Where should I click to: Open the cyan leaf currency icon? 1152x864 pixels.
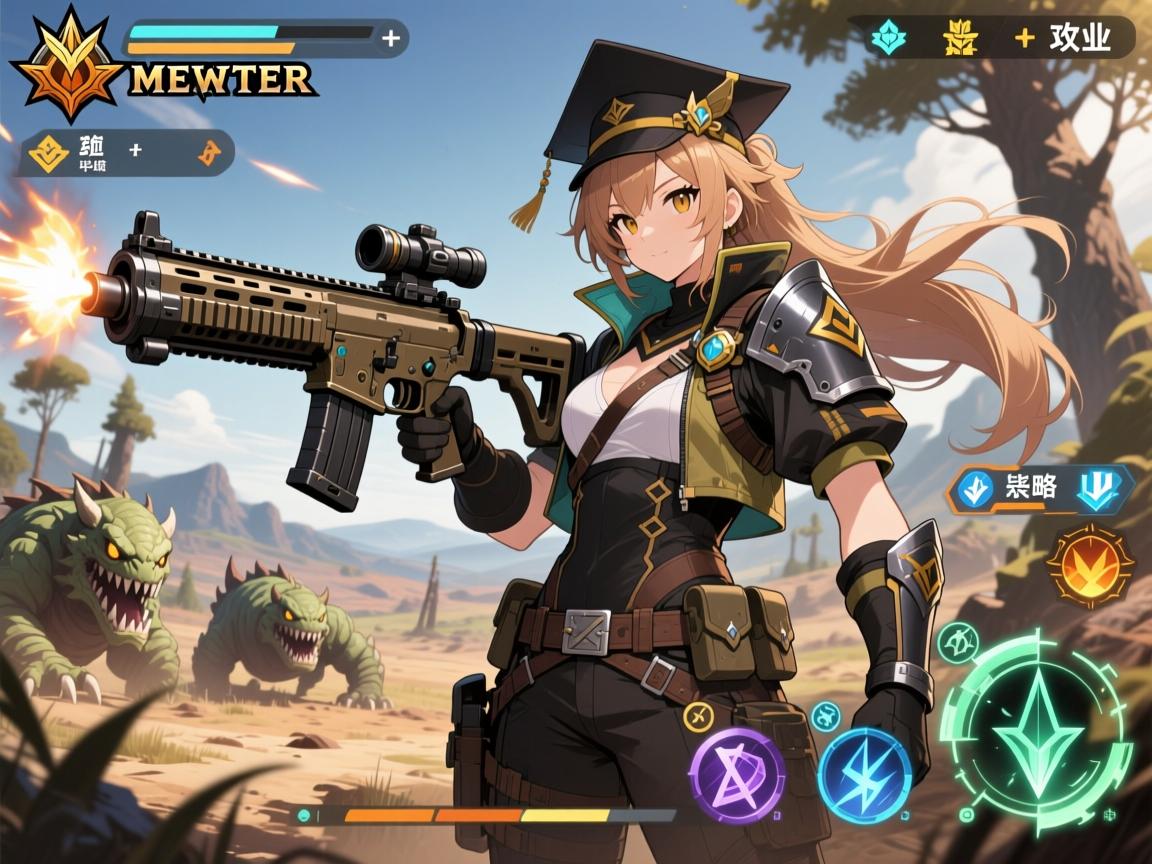pyautogui.click(x=885, y=37)
